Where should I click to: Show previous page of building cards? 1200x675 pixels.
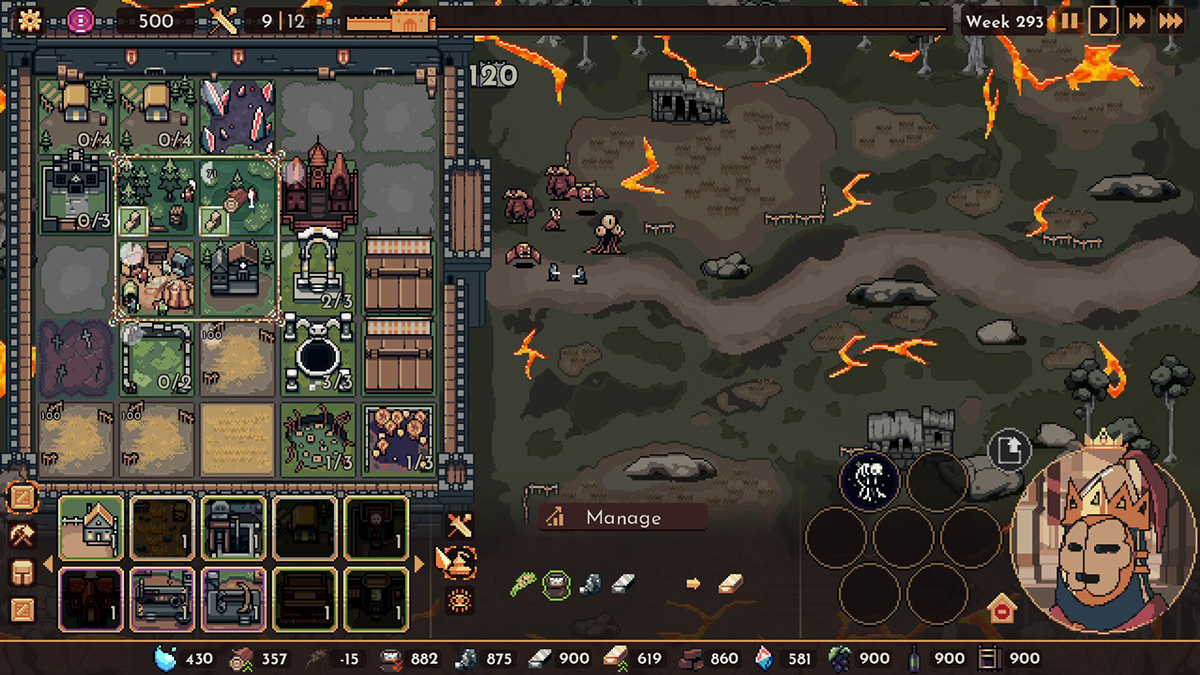(x=47, y=563)
